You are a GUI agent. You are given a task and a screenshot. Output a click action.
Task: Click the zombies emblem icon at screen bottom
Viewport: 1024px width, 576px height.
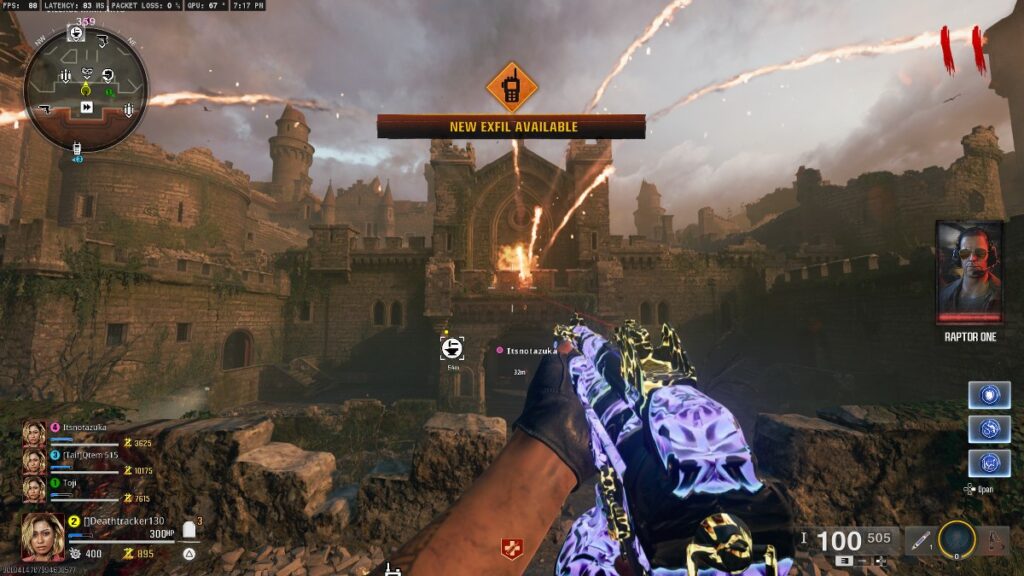point(511,547)
